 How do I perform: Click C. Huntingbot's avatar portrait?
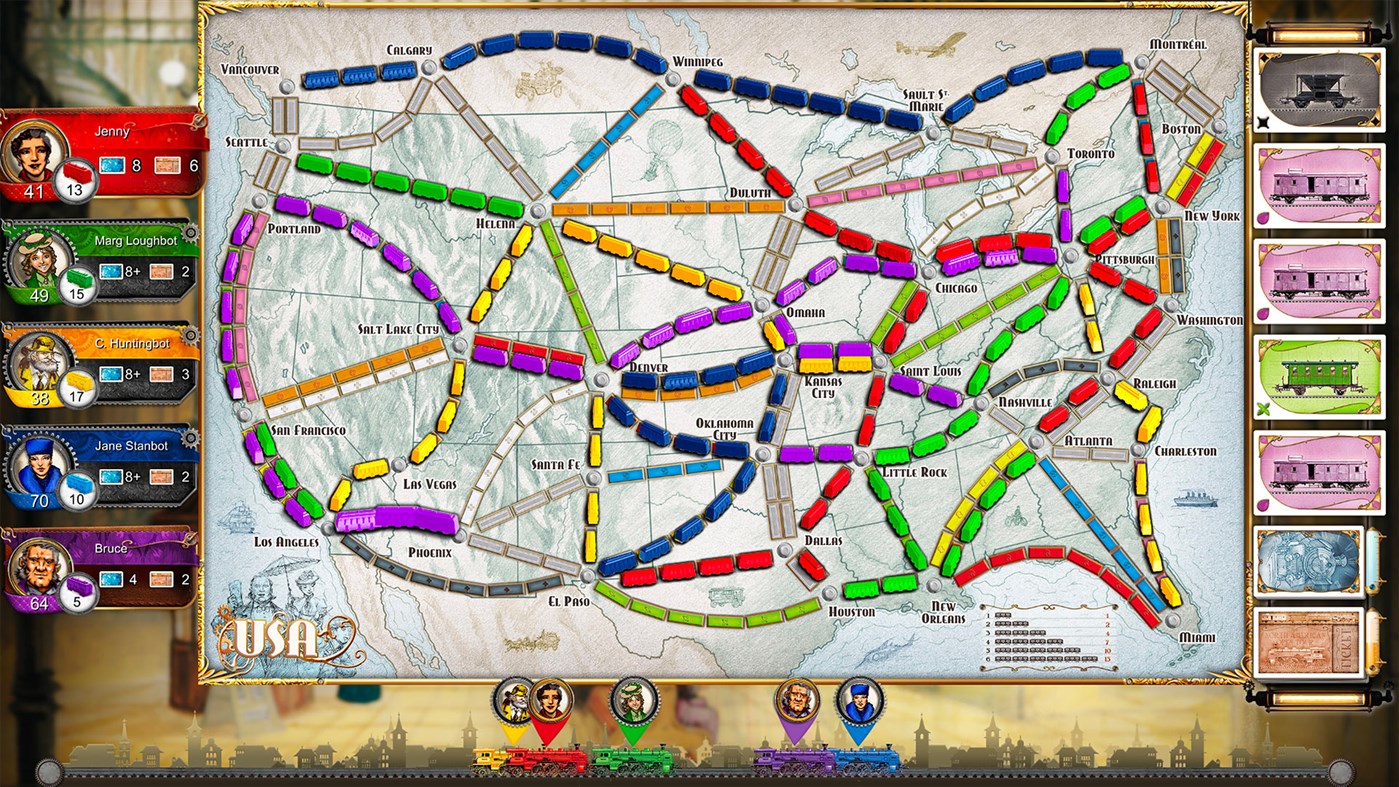tap(42, 362)
